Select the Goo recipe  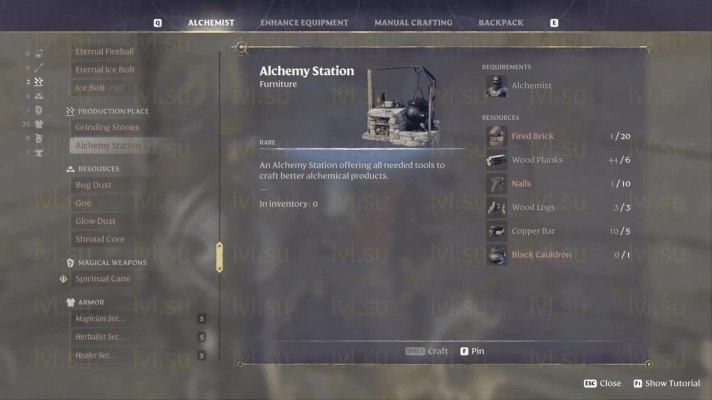click(x=84, y=203)
